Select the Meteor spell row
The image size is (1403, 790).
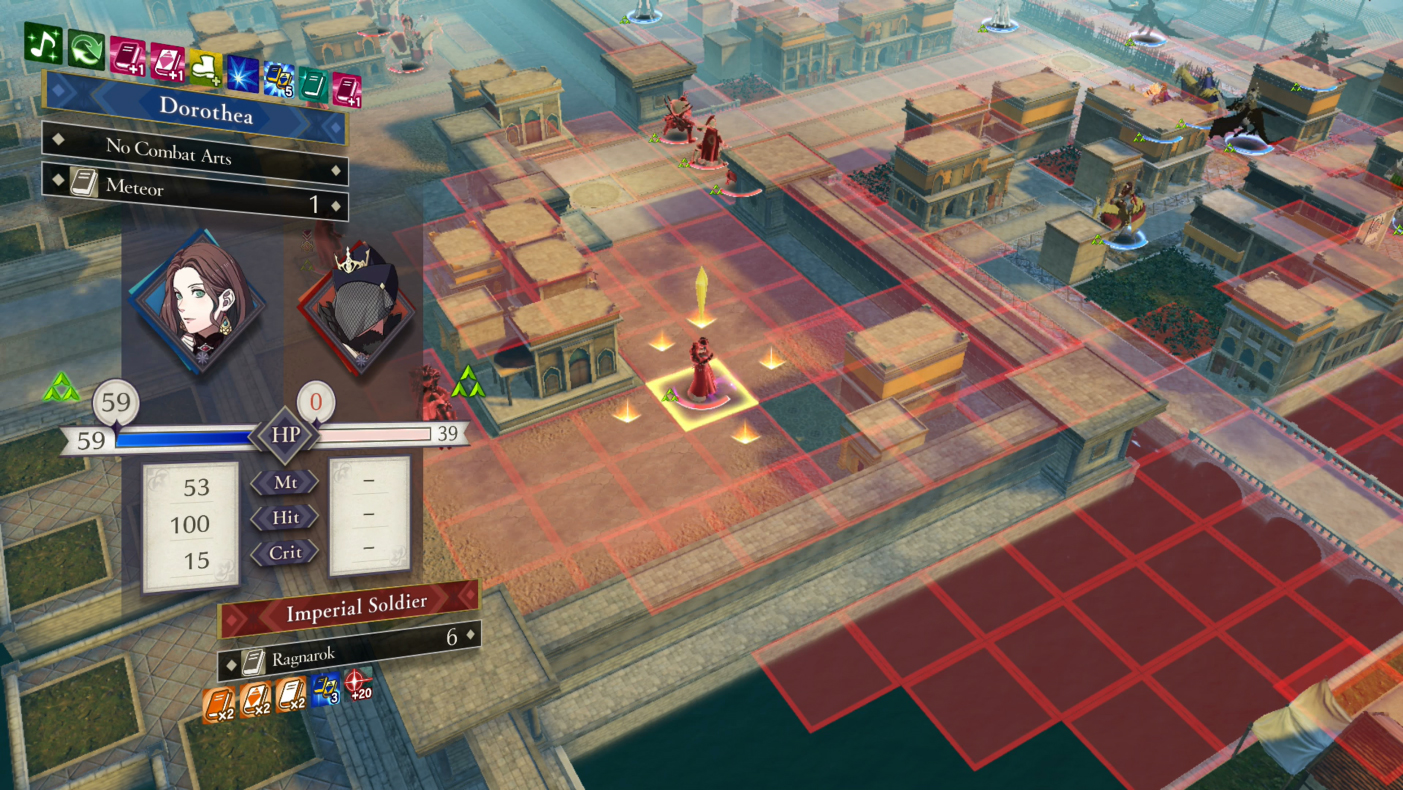pyautogui.click(x=195, y=191)
